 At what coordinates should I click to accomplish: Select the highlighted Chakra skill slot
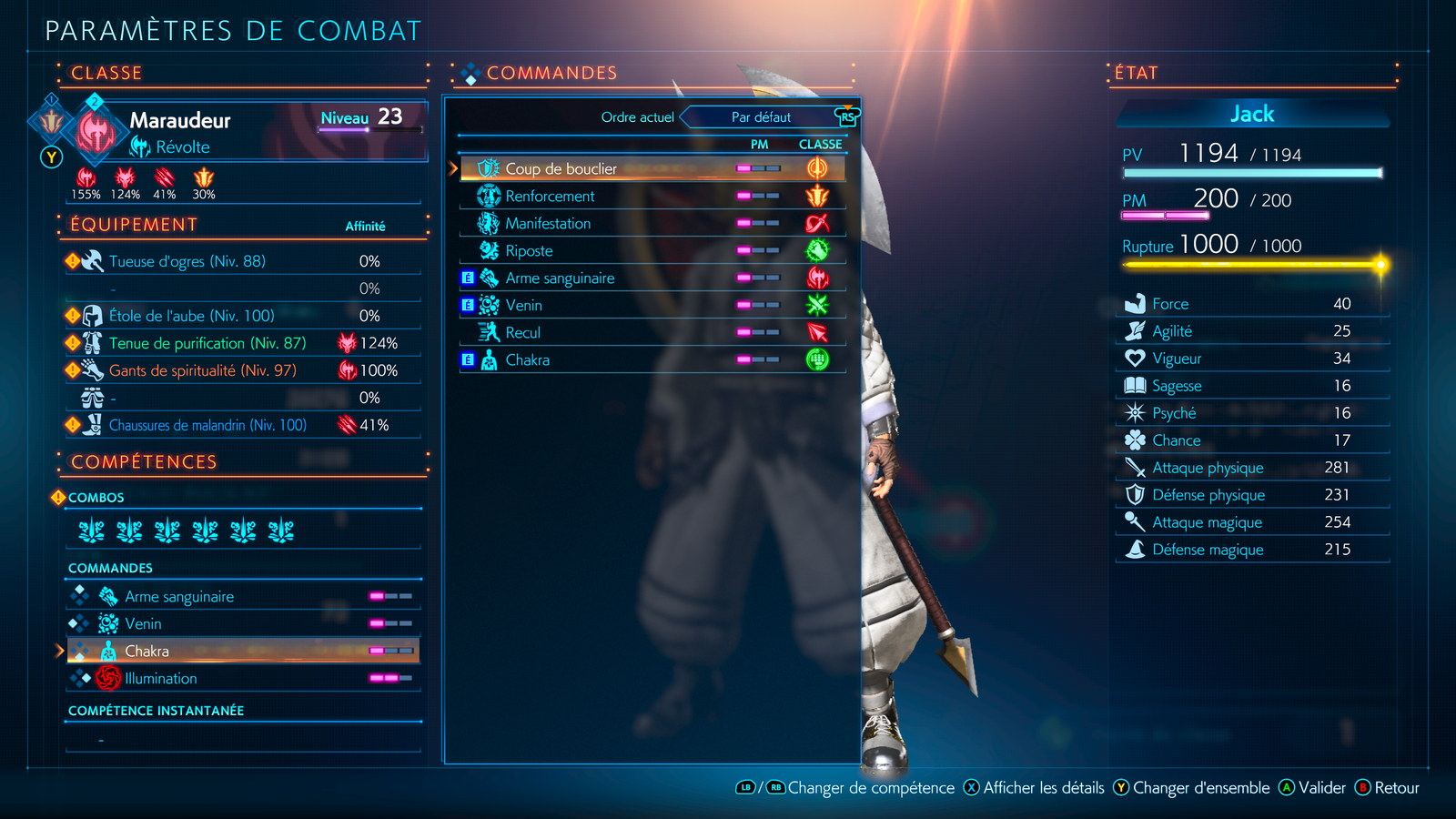[147, 651]
